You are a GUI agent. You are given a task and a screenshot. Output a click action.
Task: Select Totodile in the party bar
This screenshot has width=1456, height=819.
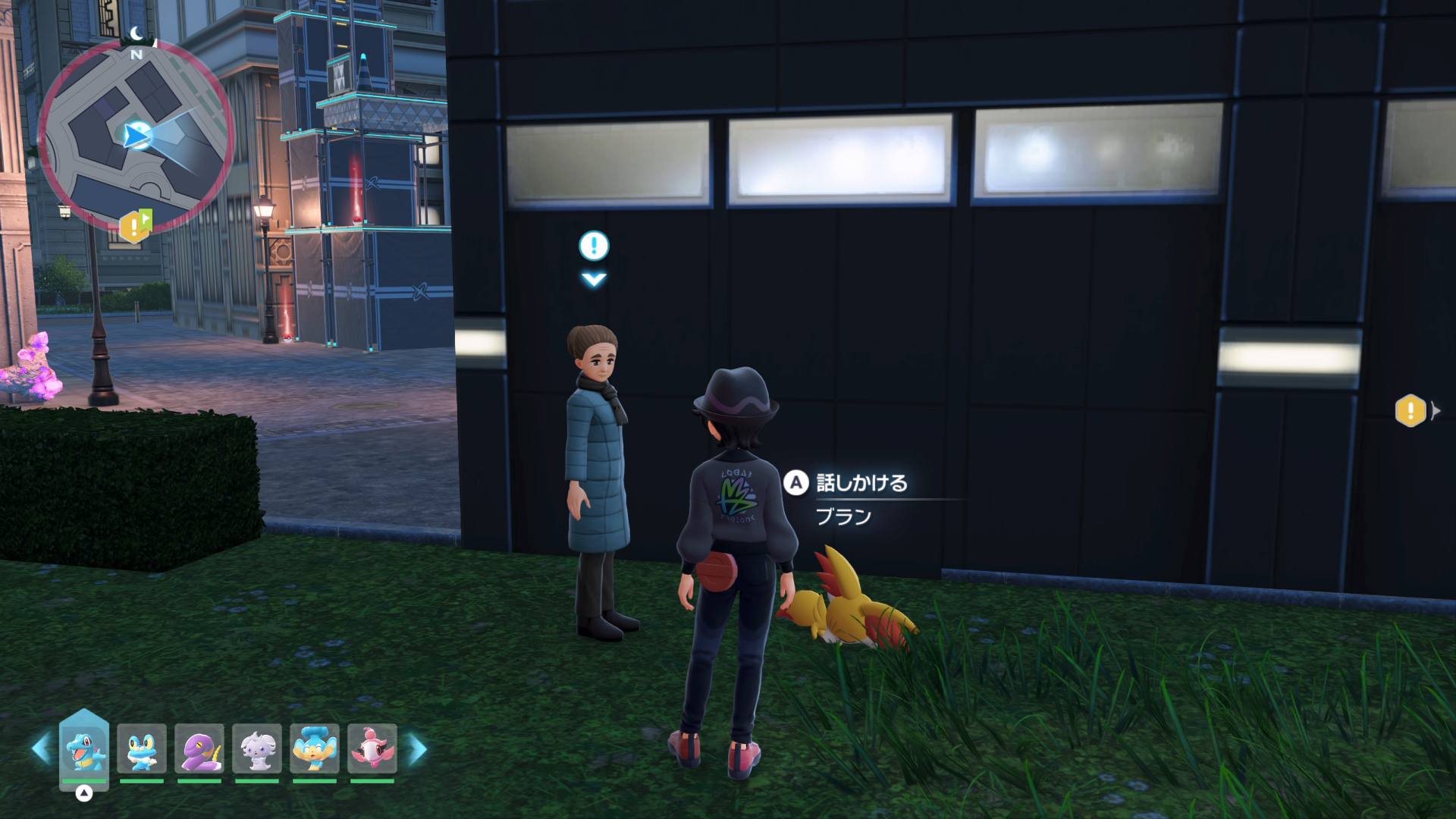[84, 748]
